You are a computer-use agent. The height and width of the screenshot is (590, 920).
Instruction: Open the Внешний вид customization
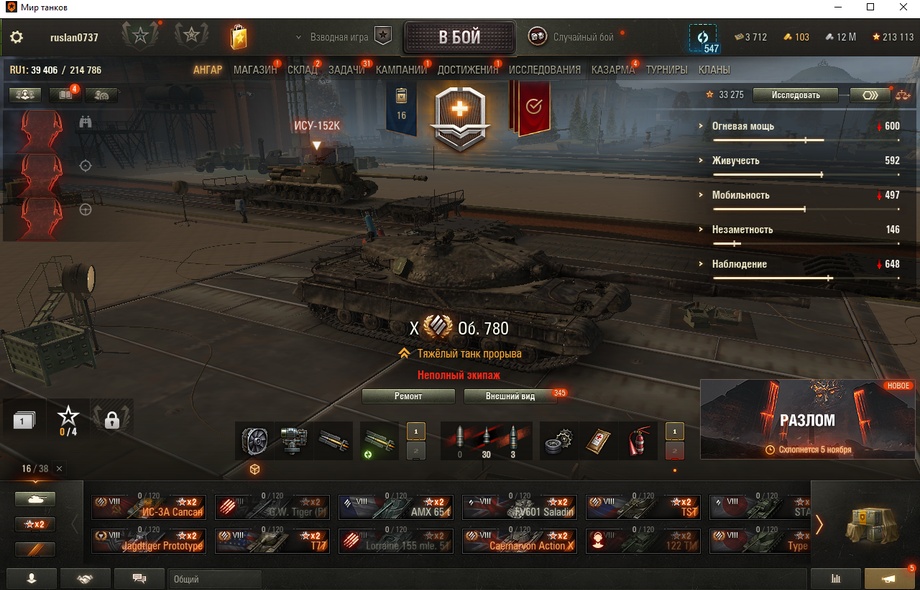point(510,396)
